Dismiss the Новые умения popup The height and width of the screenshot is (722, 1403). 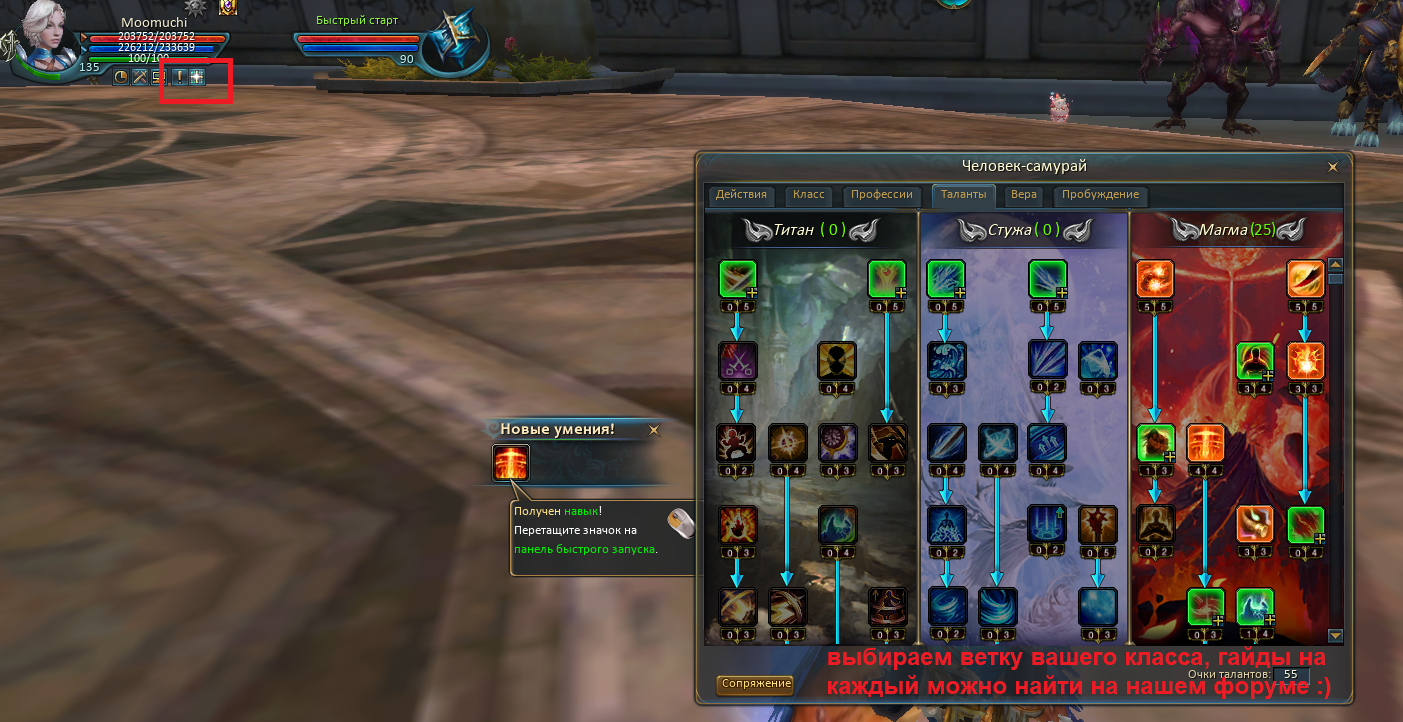[x=654, y=430]
